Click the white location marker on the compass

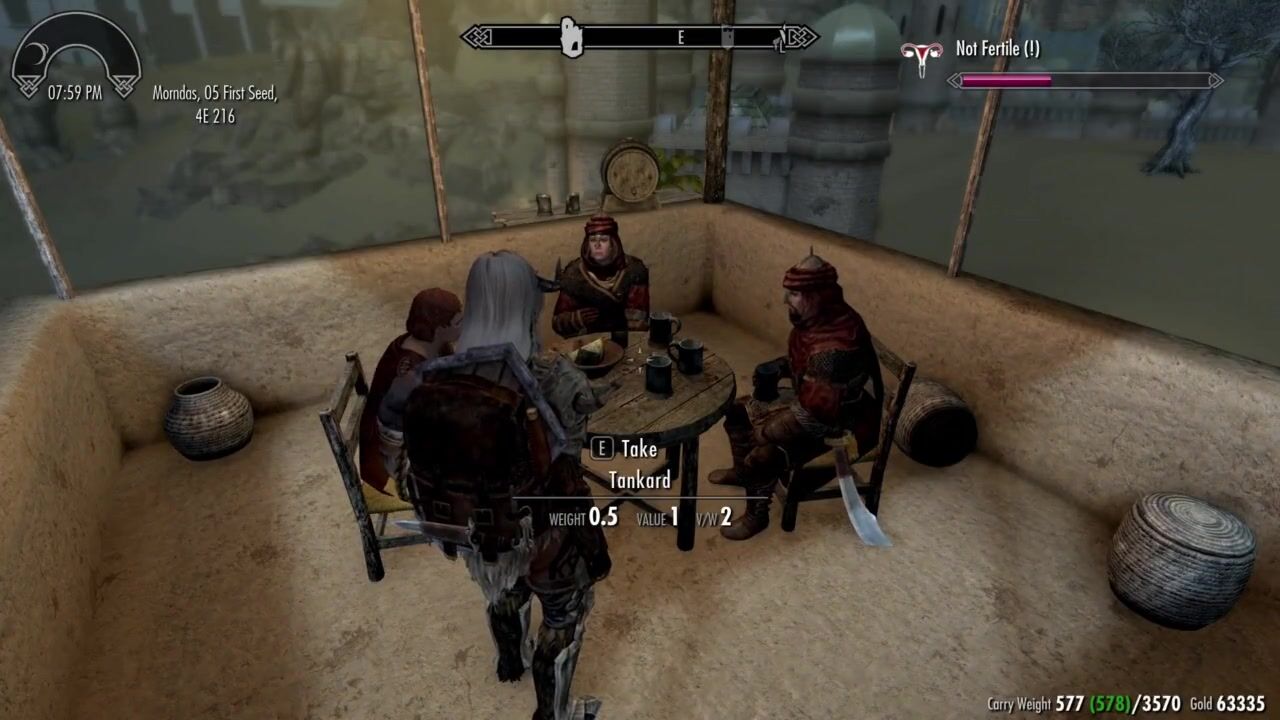coord(571,38)
